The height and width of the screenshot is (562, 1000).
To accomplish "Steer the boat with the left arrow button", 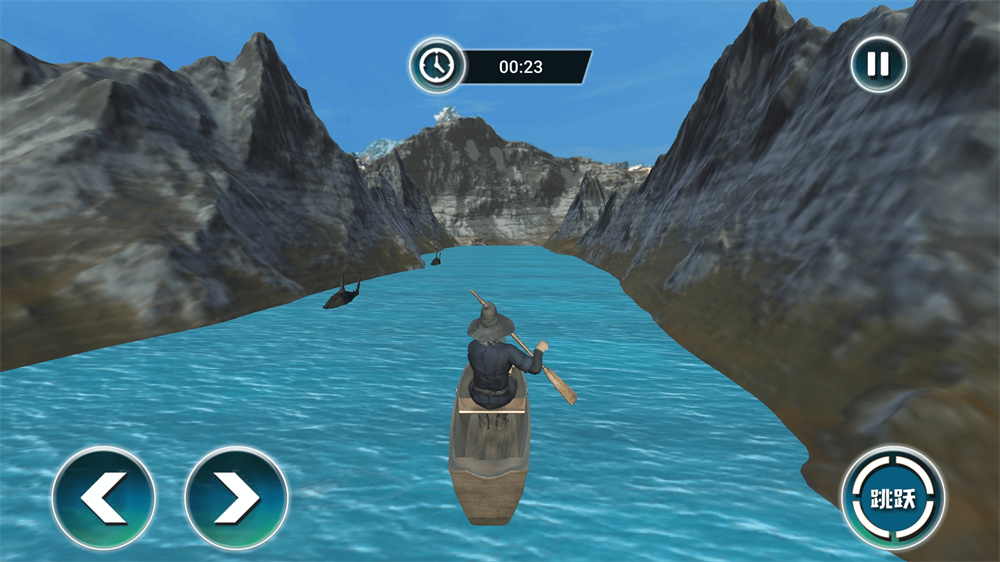I will point(104,498).
